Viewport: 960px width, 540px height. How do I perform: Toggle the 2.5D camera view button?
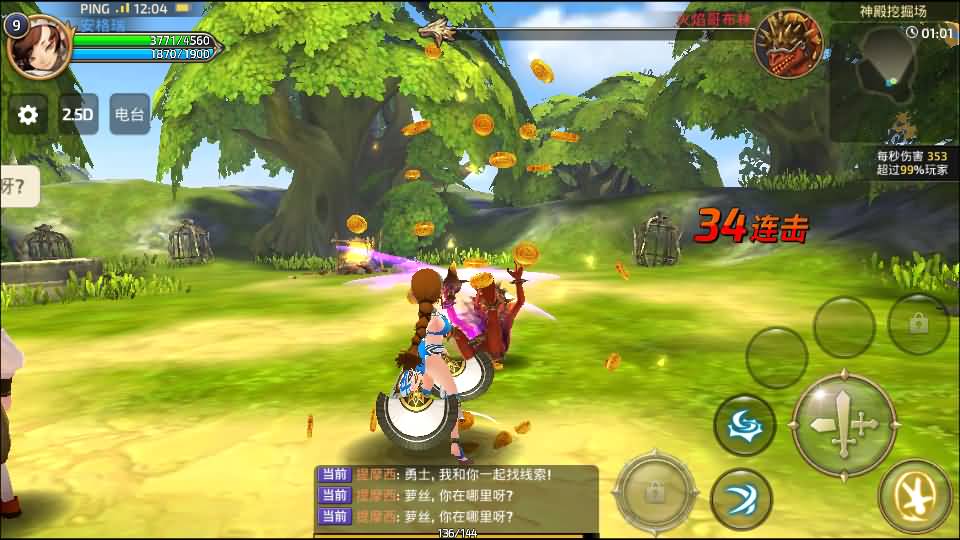(x=78, y=115)
